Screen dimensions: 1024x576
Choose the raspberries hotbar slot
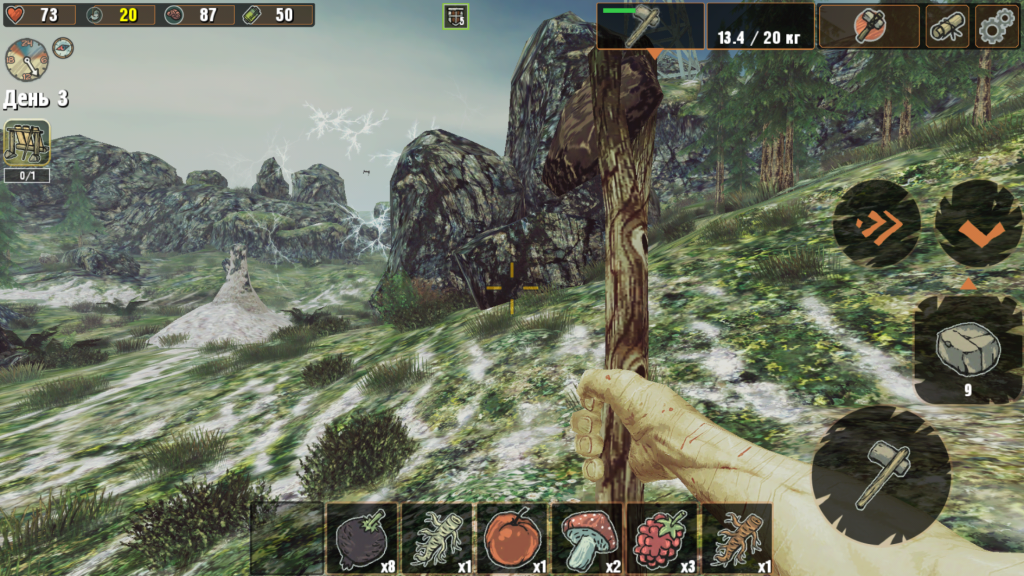click(x=661, y=538)
